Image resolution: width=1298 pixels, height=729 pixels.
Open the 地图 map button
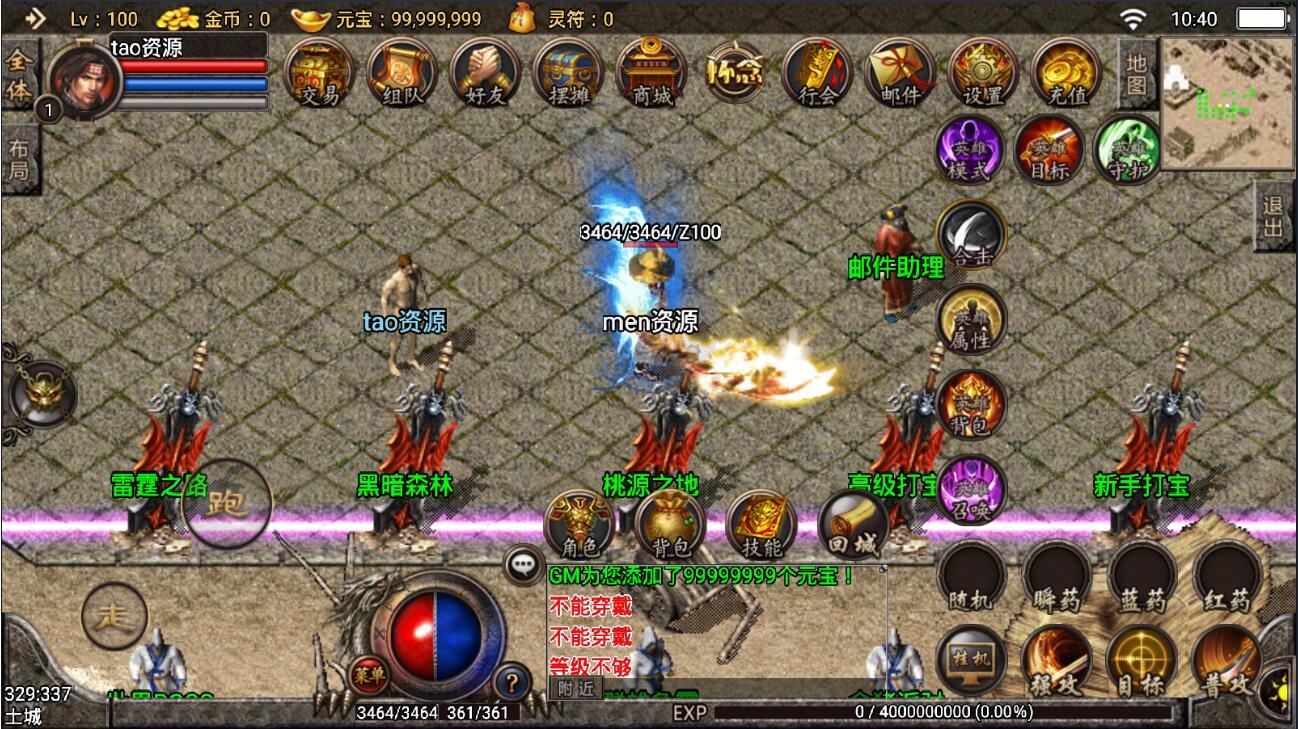pos(1136,74)
